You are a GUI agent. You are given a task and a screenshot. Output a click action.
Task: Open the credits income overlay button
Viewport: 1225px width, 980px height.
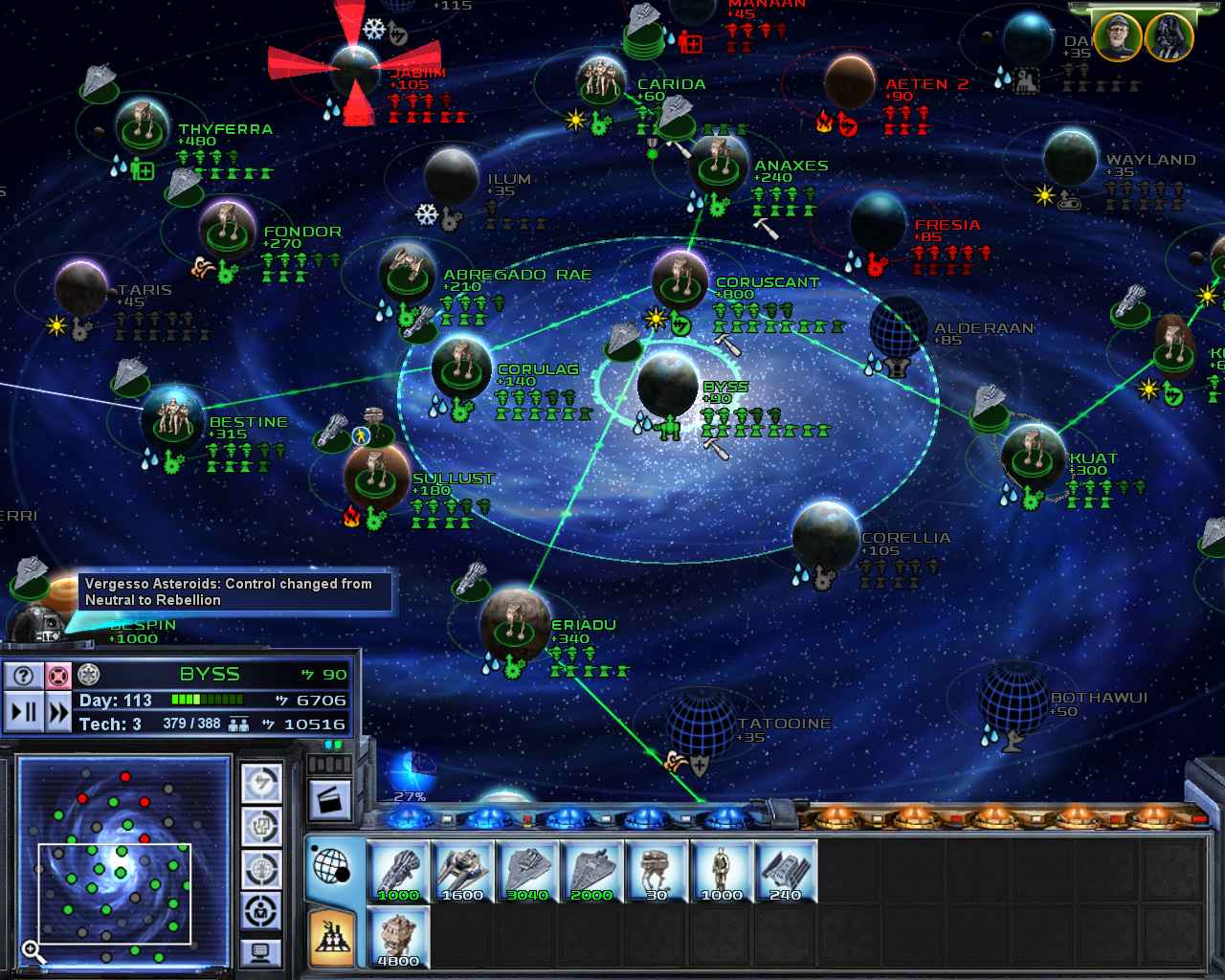pos(261,785)
